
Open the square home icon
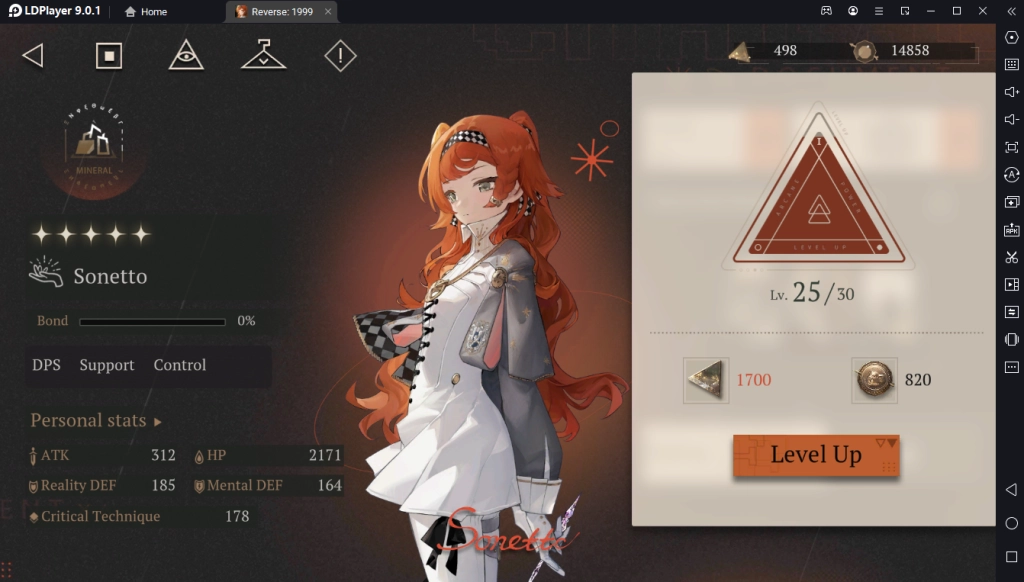point(109,55)
